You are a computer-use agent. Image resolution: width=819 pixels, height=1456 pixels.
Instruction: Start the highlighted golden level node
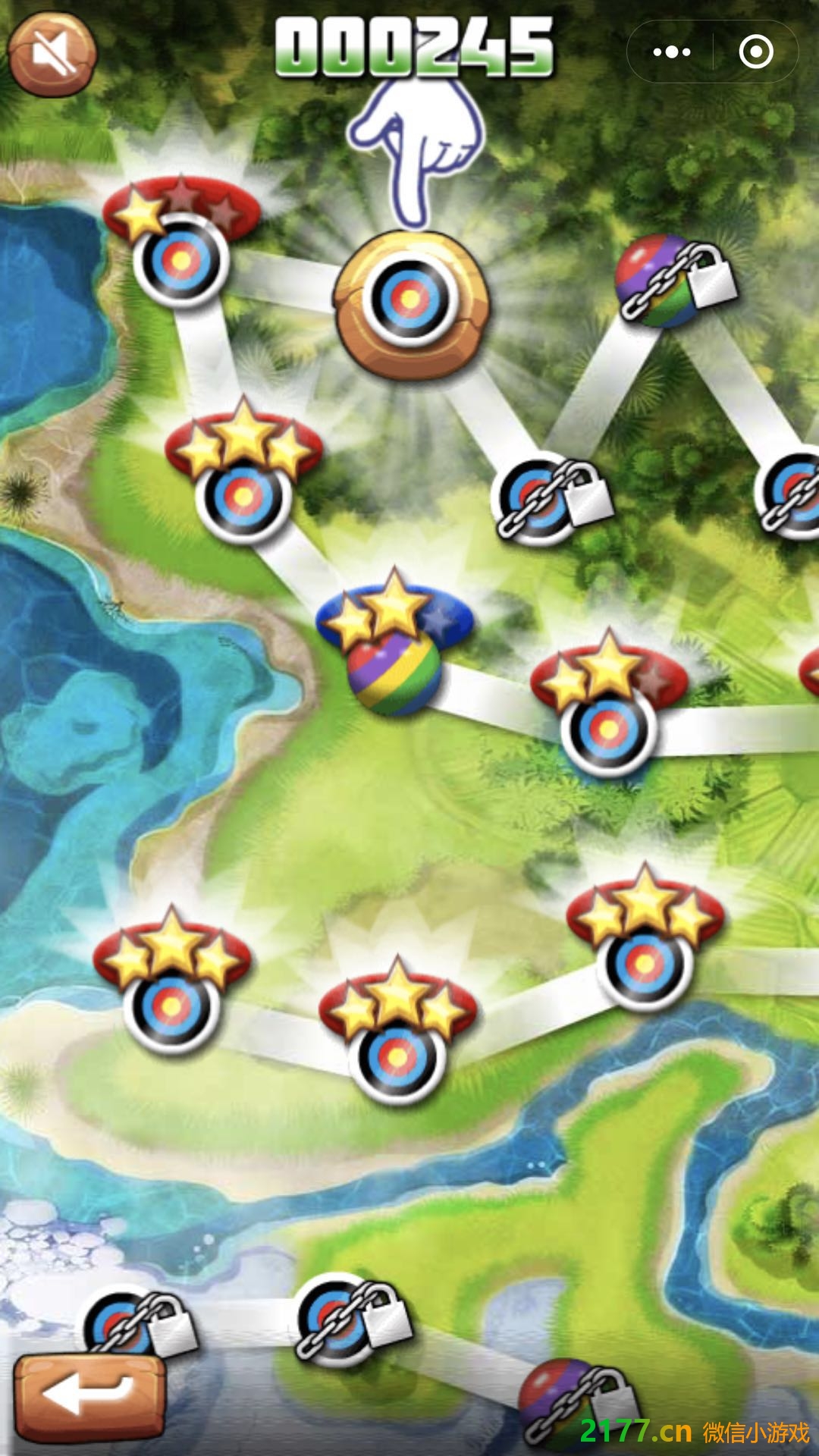[411, 300]
